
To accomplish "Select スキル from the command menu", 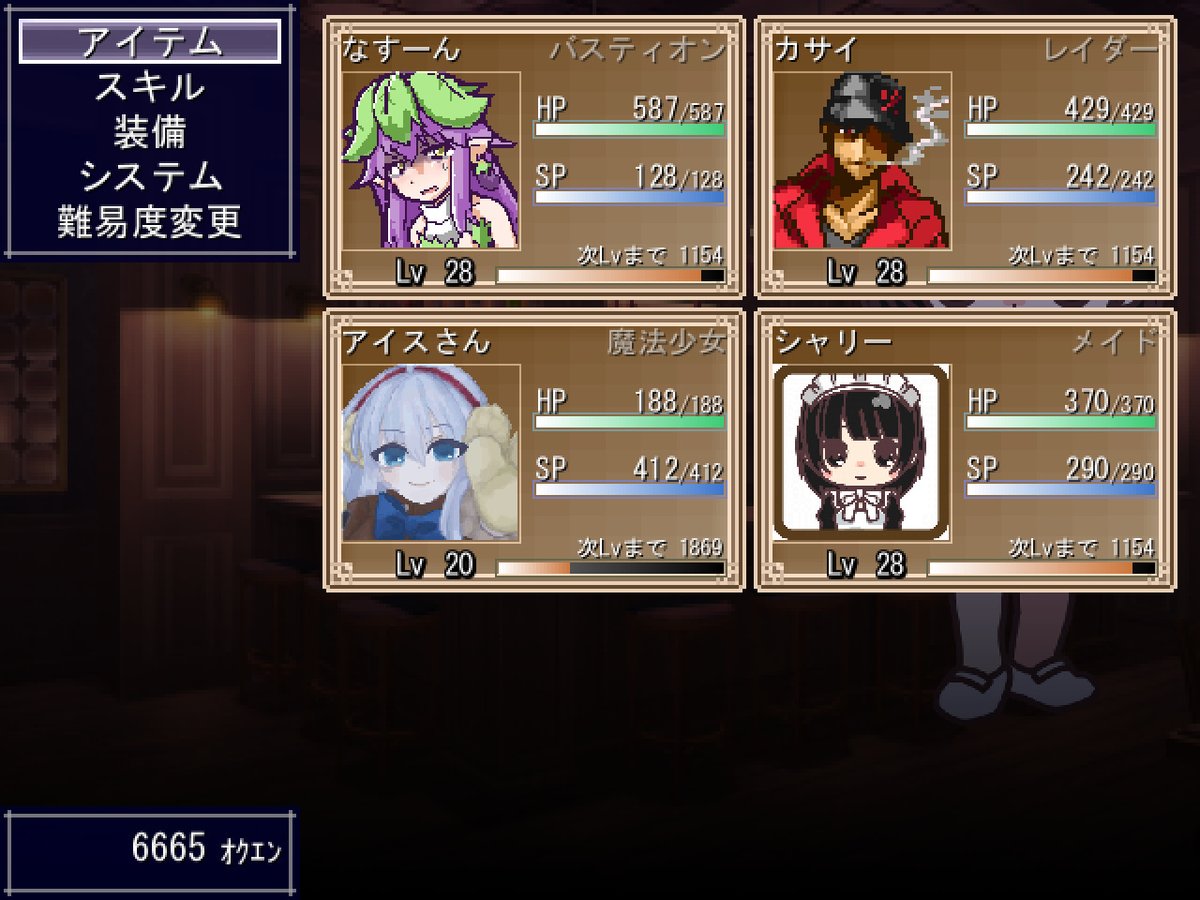I will (x=150, y=87).
